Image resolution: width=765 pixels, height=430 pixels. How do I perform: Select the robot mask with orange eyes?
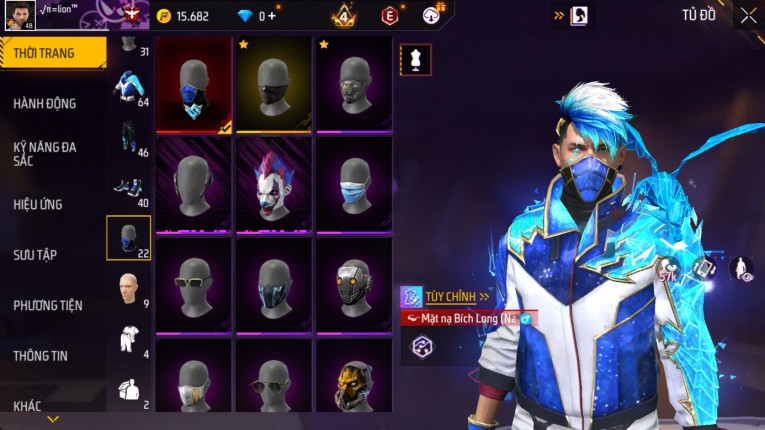[354, 285]
